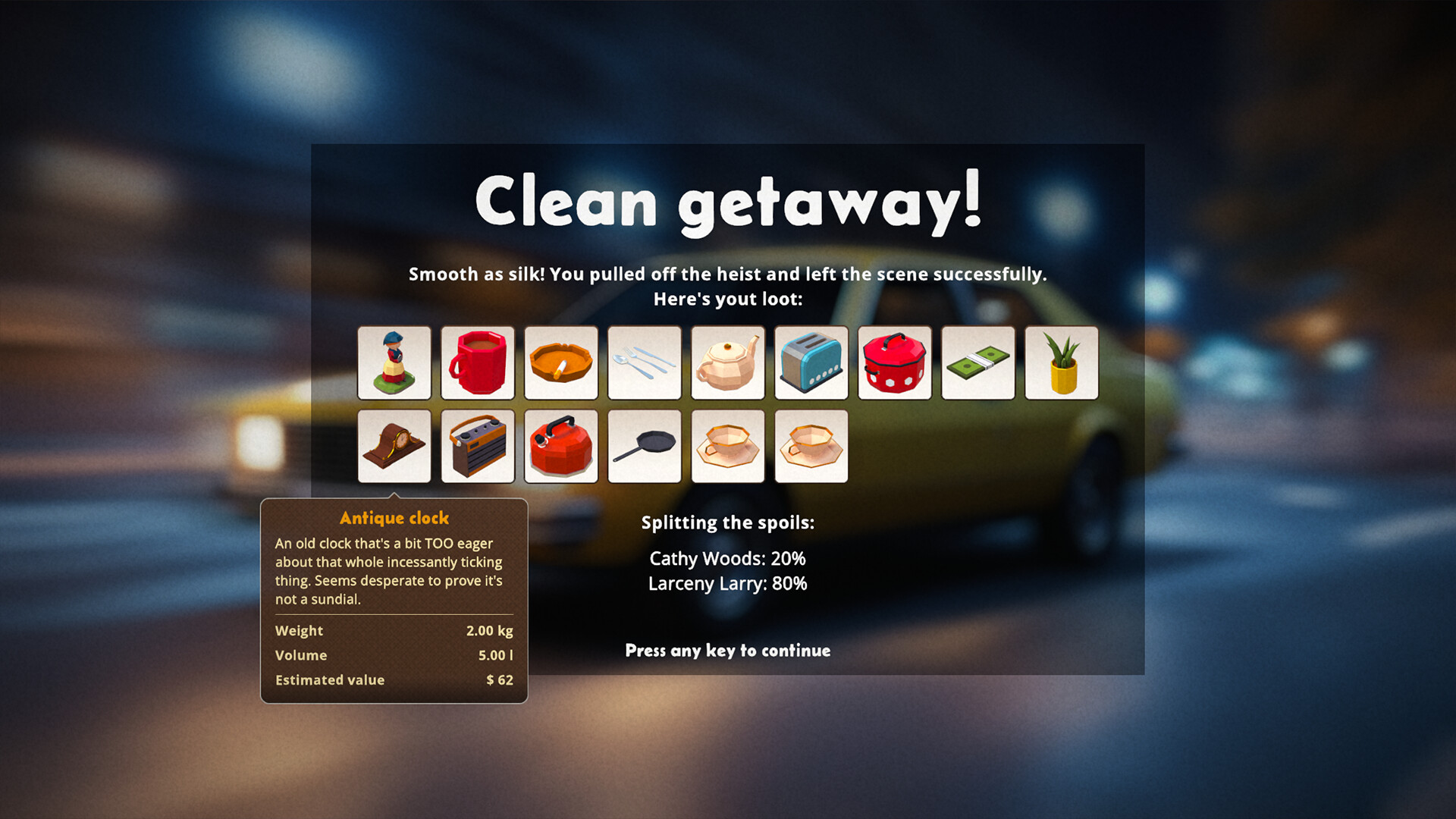The width and height of the screenshot is (1456, 819).
Task: Click the potted plant item
Action: pyautogui.click(x=1062, y=363)
